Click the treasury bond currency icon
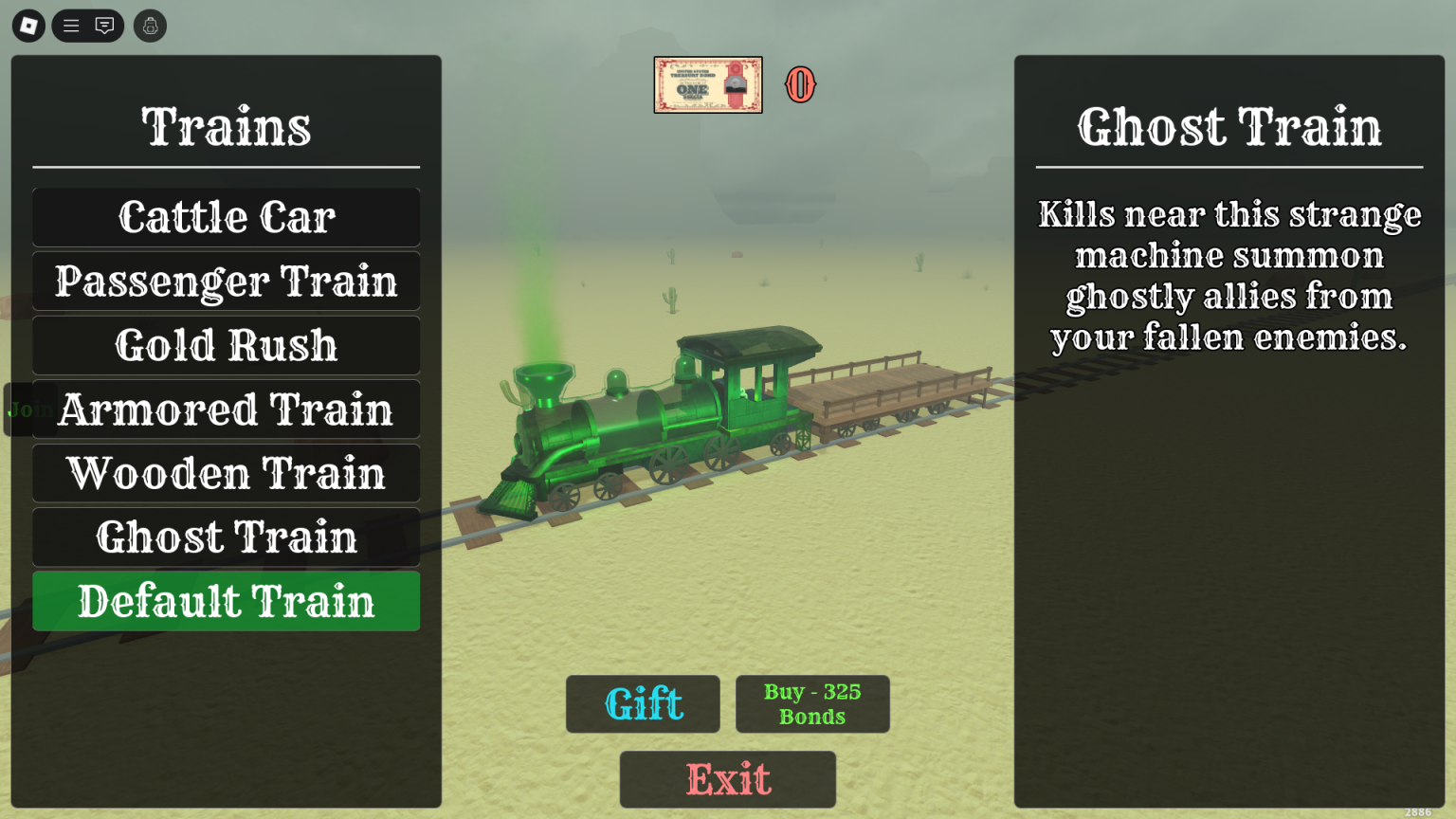1456x819 pixels. click(x=708, y=85)
